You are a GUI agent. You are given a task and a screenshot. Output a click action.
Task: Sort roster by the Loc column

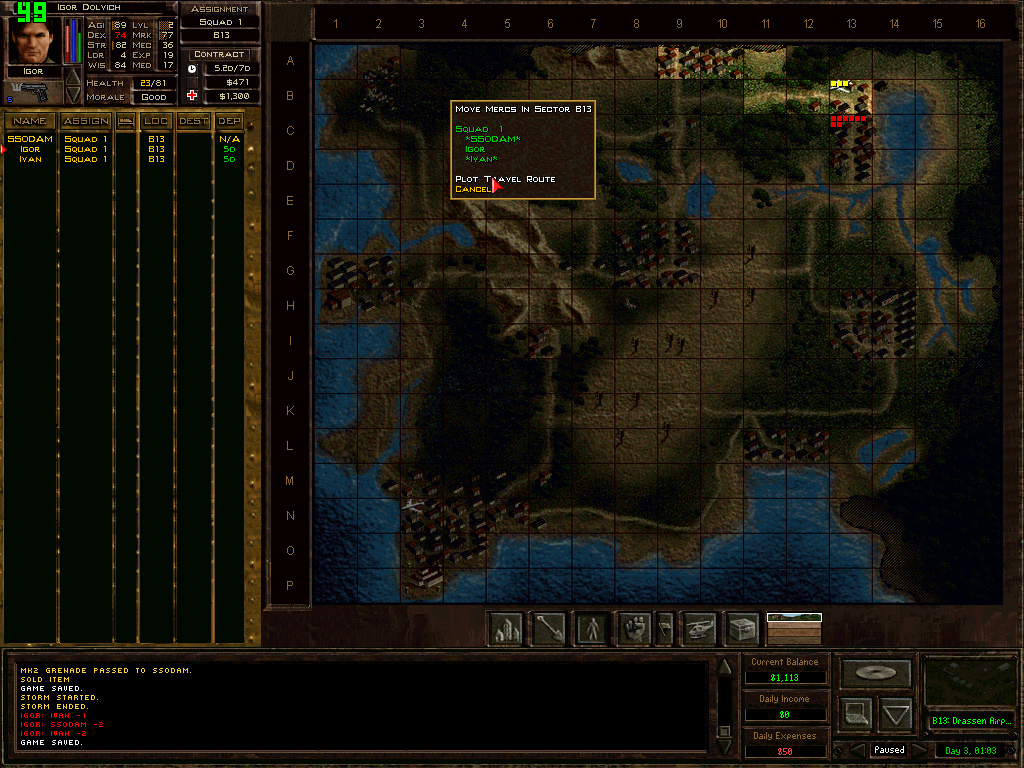coord(156,121)
